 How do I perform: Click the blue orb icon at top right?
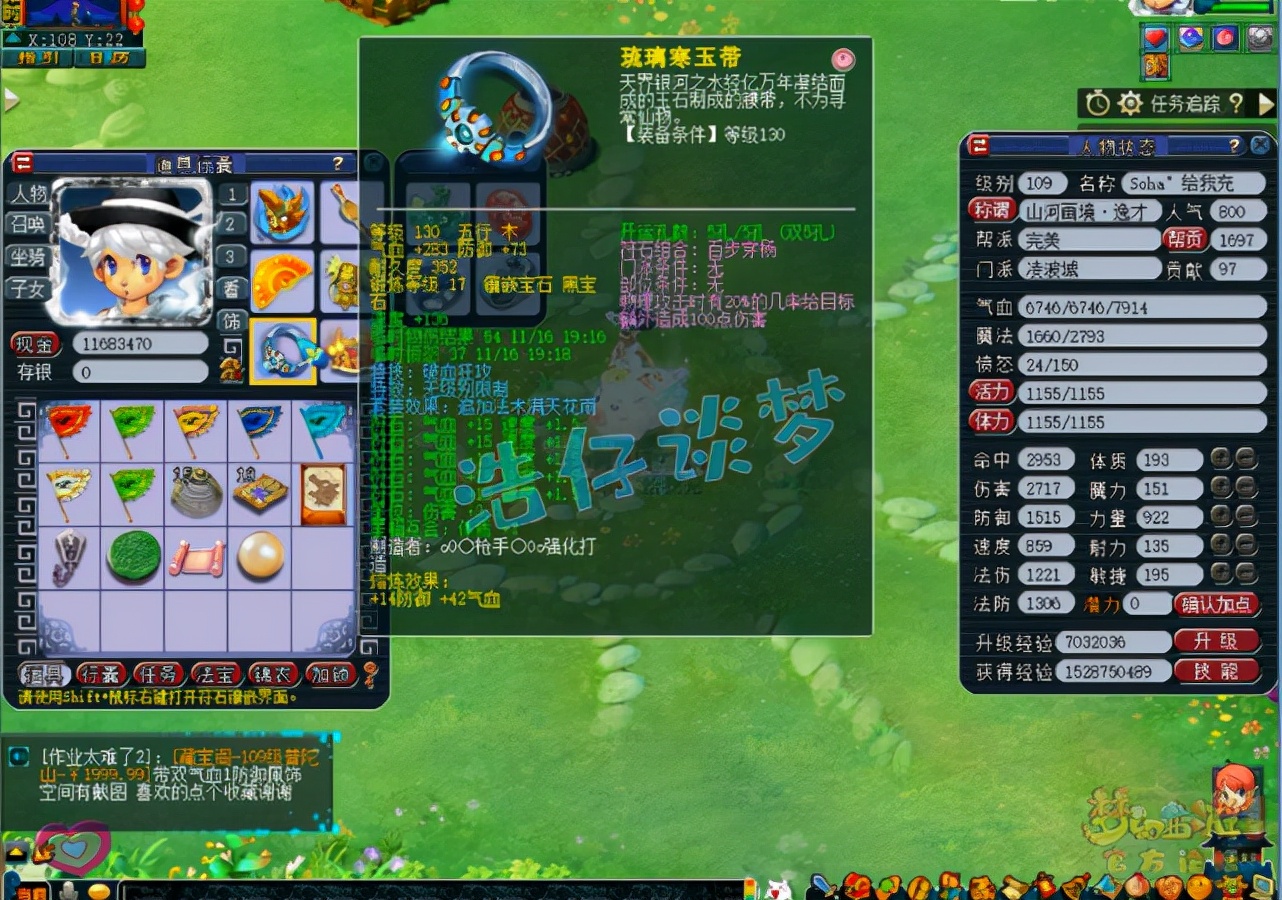pyautogui.click(x=1189, y=38)
